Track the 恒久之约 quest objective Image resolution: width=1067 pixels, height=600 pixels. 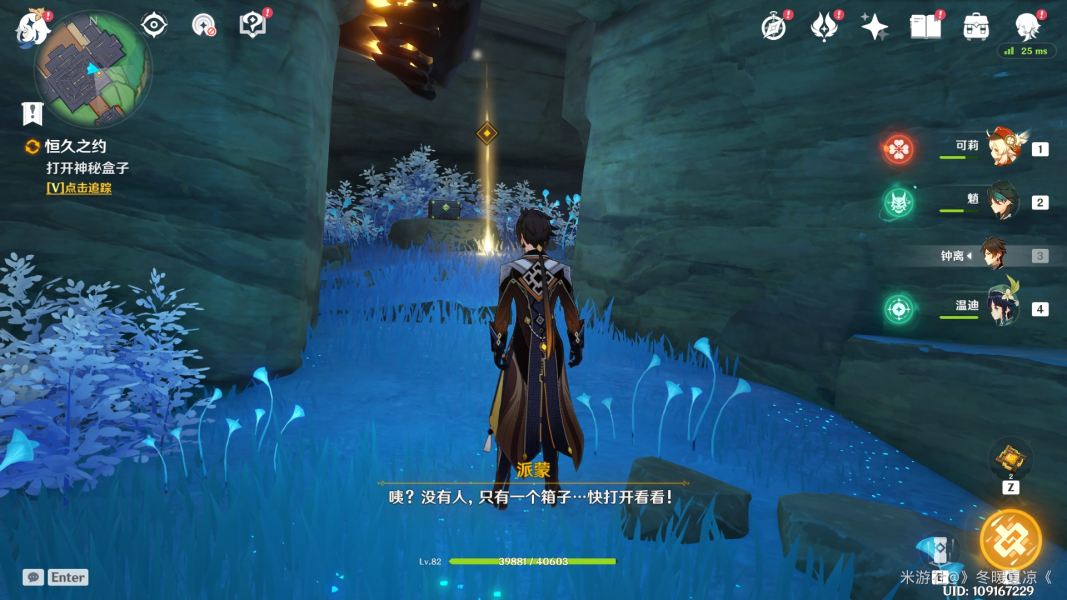tap(78, 187)
